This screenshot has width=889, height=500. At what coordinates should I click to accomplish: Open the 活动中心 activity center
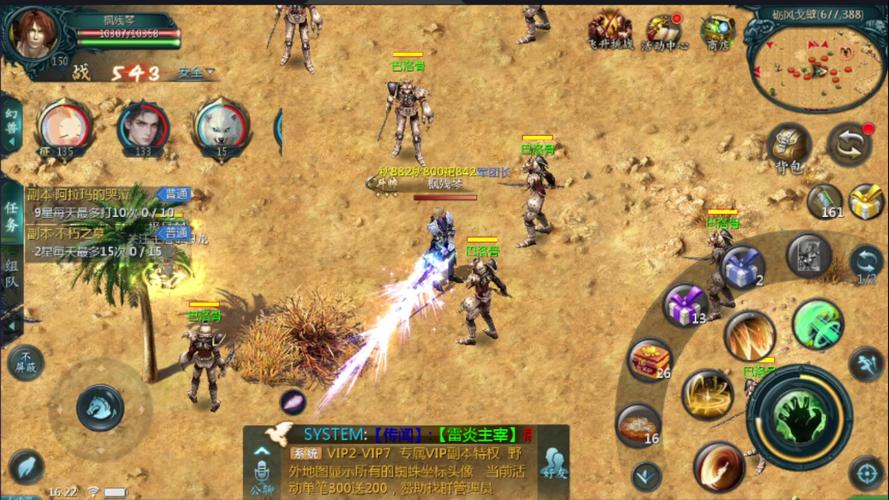(x=663, y=30)
